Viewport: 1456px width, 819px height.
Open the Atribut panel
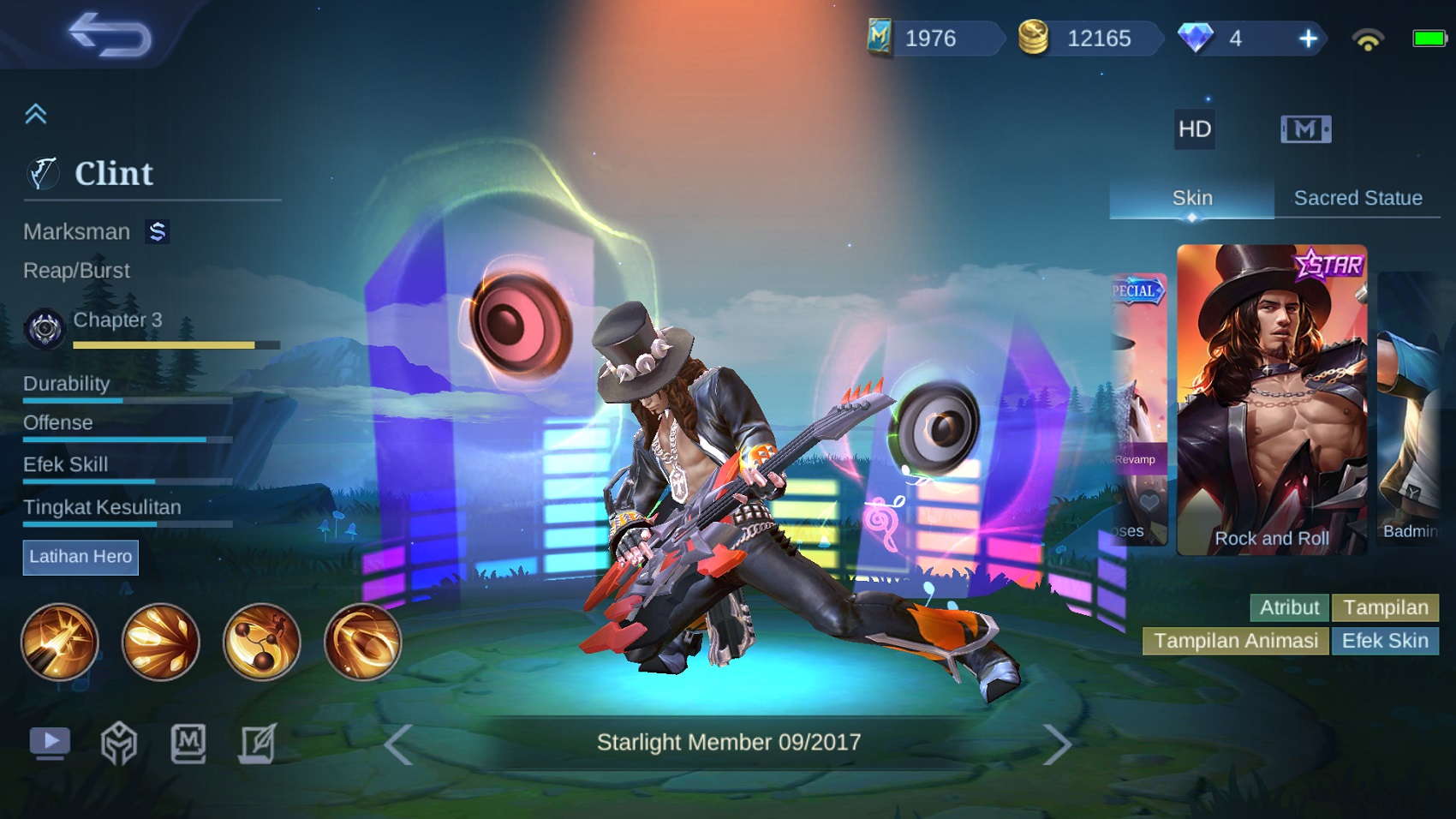tap(1288, 607)
